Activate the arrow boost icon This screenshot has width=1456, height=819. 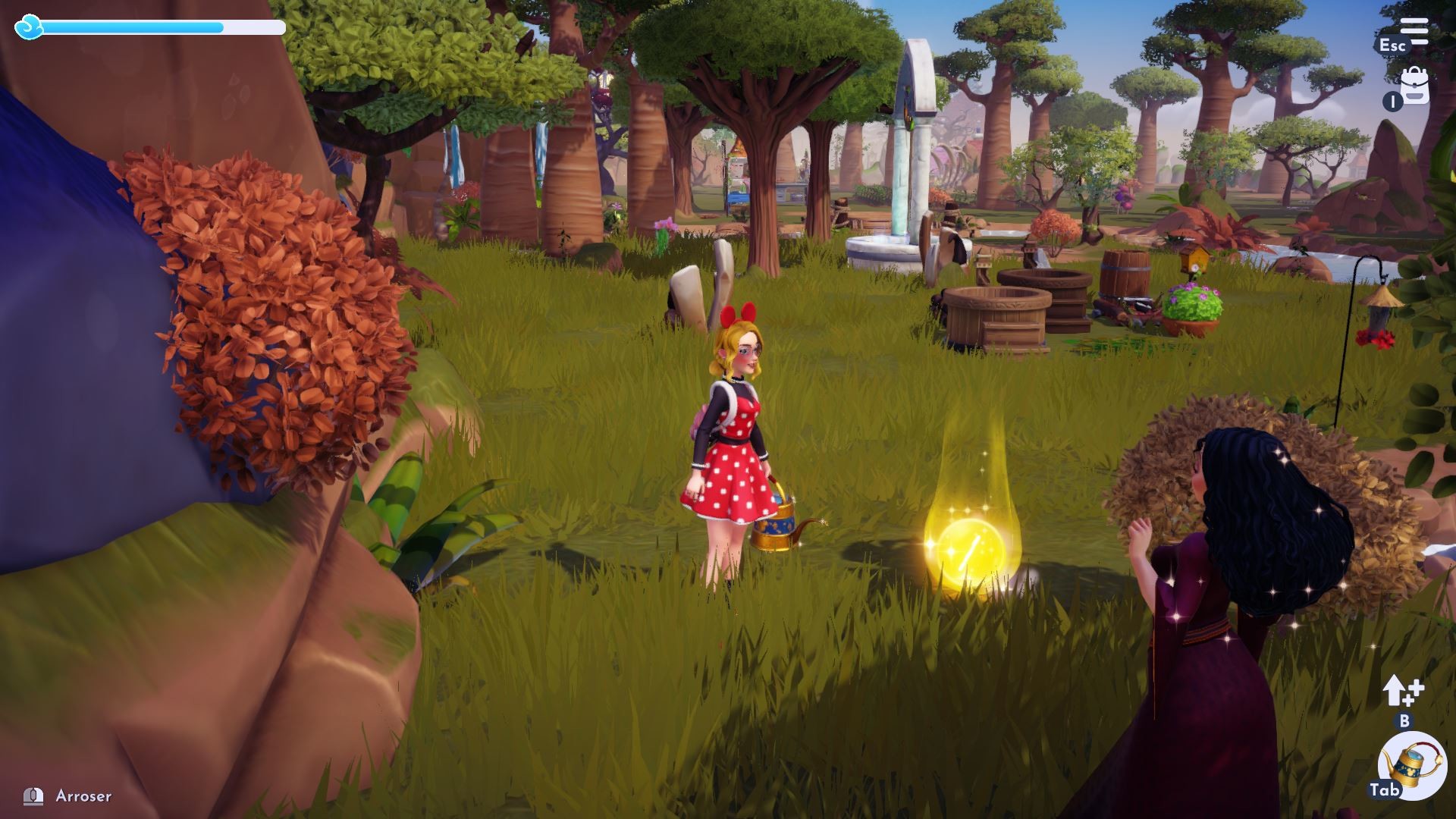1402,692
